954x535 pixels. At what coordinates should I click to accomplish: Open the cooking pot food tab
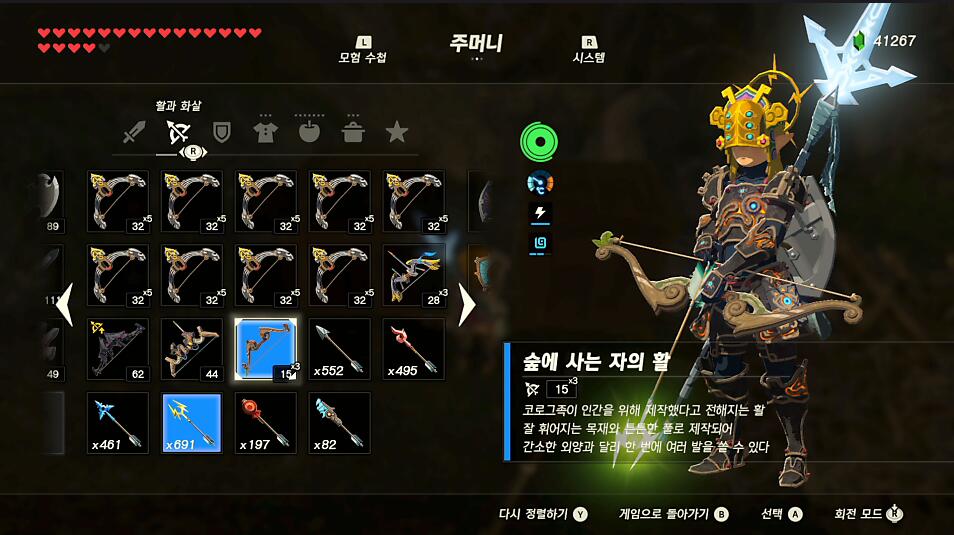353,132
